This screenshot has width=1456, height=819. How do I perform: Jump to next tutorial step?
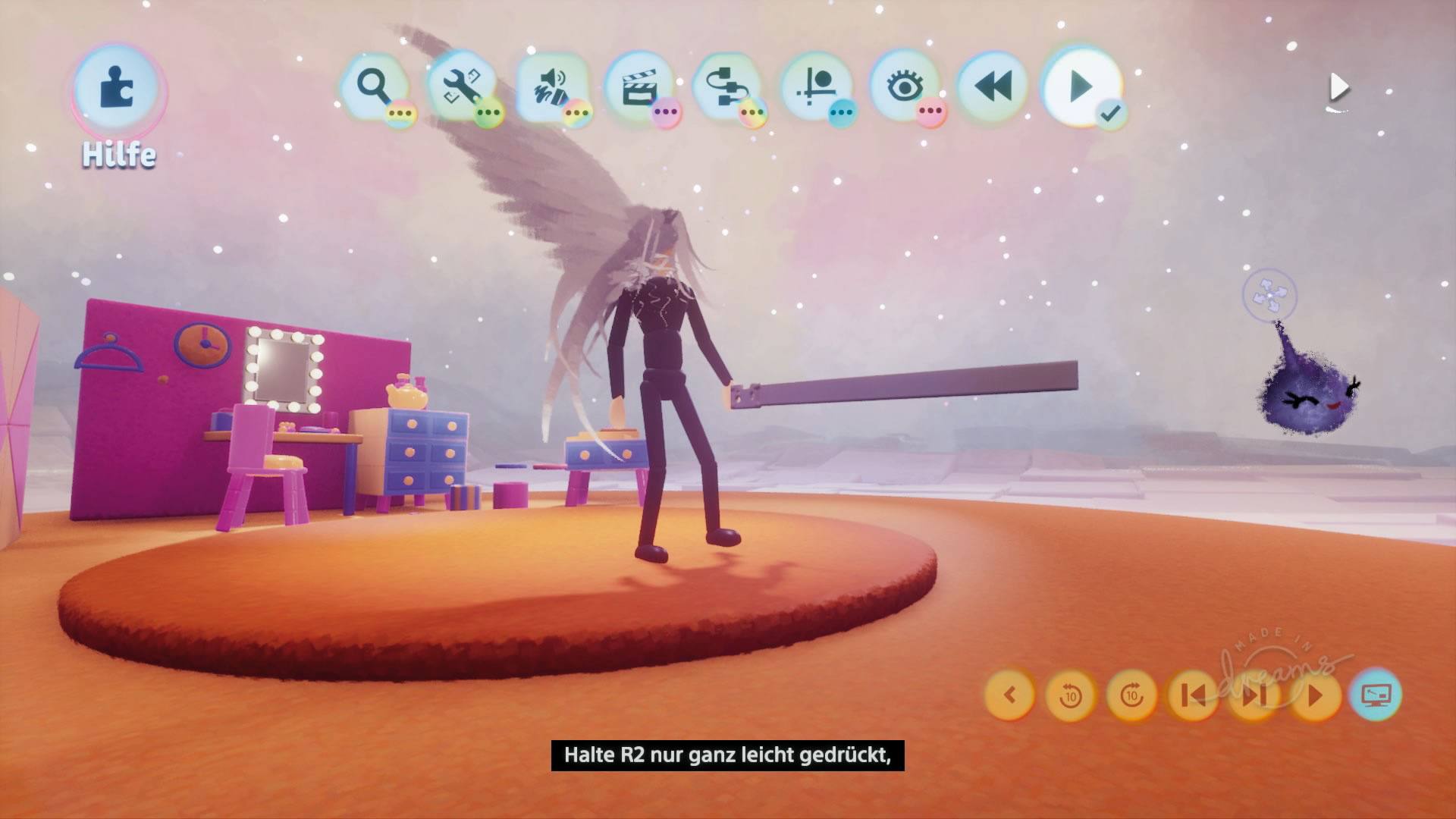[1254, 695]
